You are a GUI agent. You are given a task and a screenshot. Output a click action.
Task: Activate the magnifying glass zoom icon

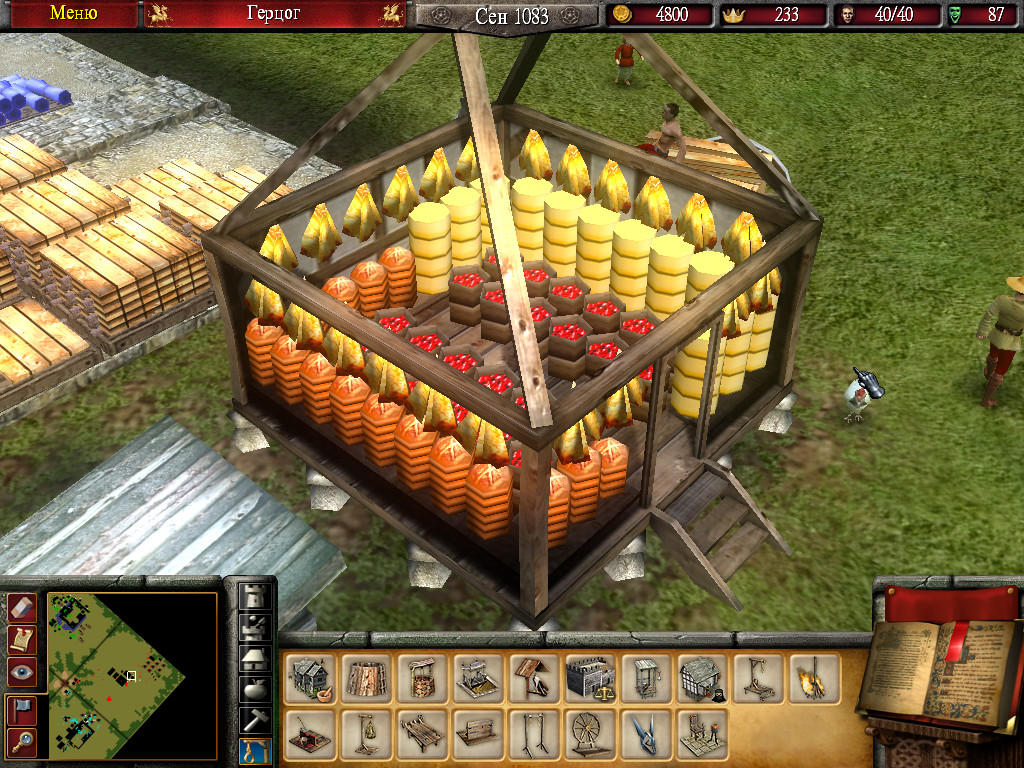[x=22, y=741]
